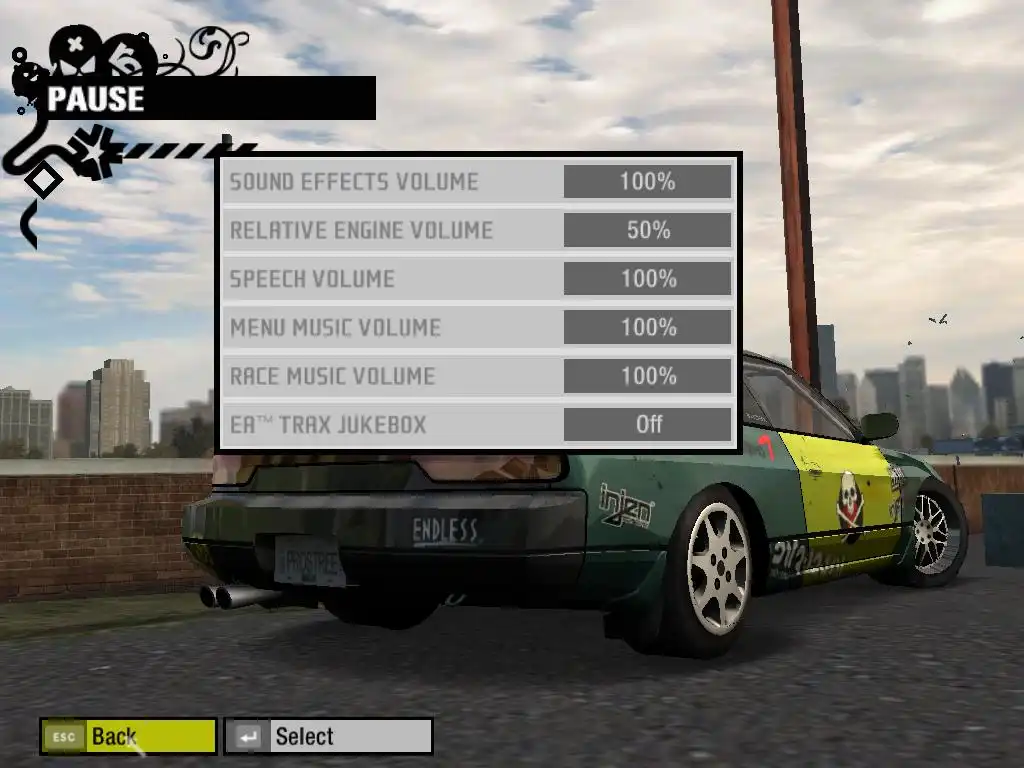1024x768 pixels.
Task: Toggle the EA Trax Jukebox Off value
Action: (x=647, y=424)
